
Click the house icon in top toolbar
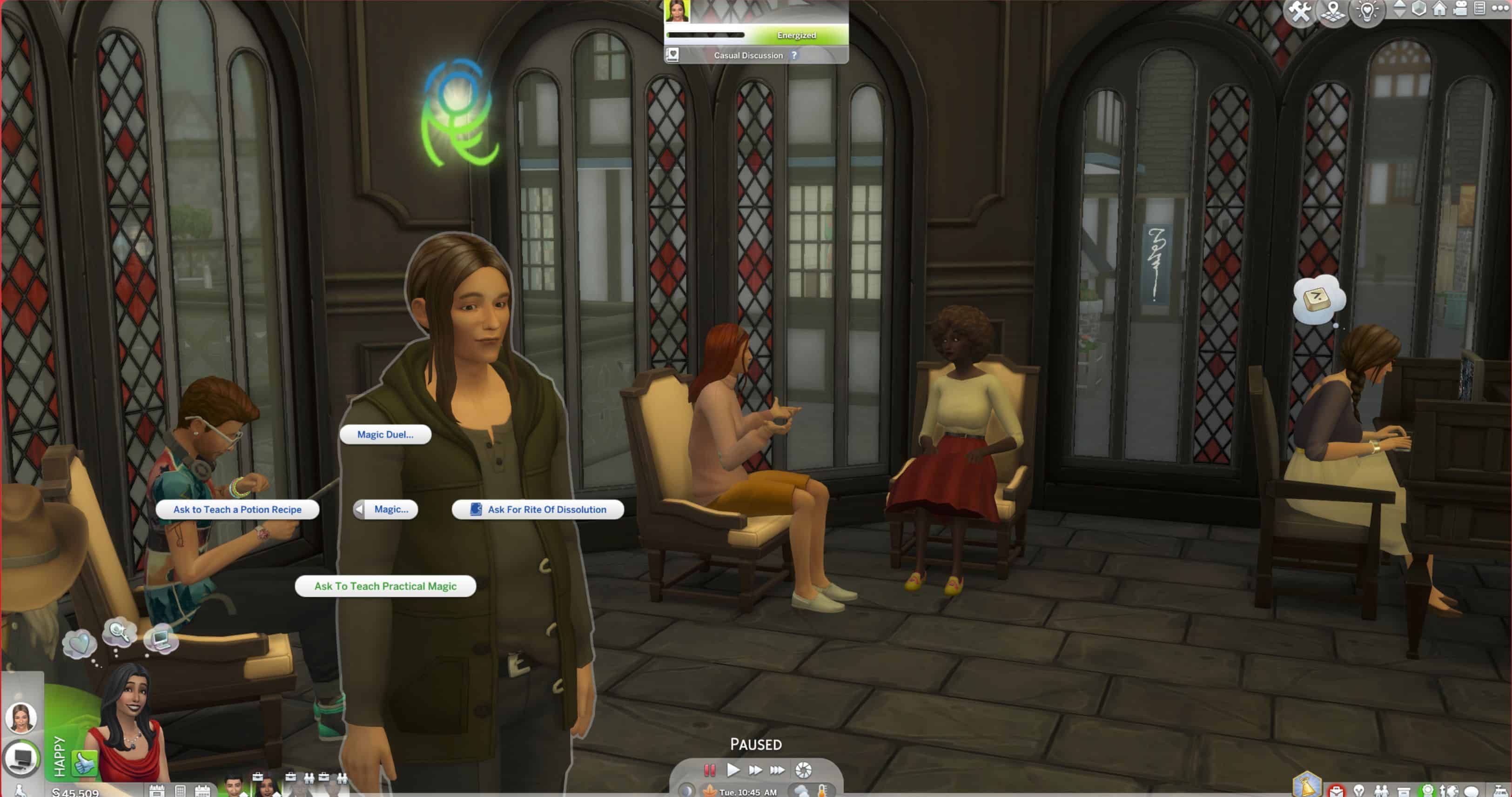click(x=1439, y=9)
